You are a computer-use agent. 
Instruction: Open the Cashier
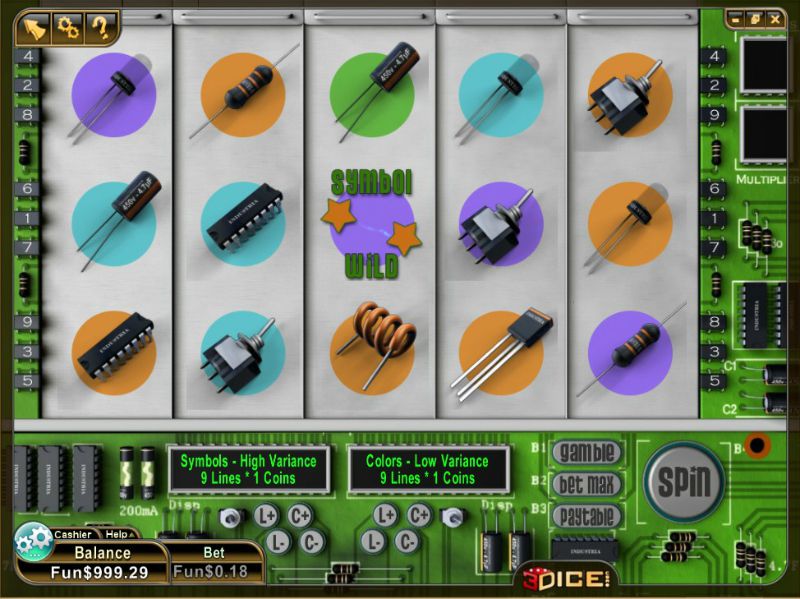click(73, 534)
